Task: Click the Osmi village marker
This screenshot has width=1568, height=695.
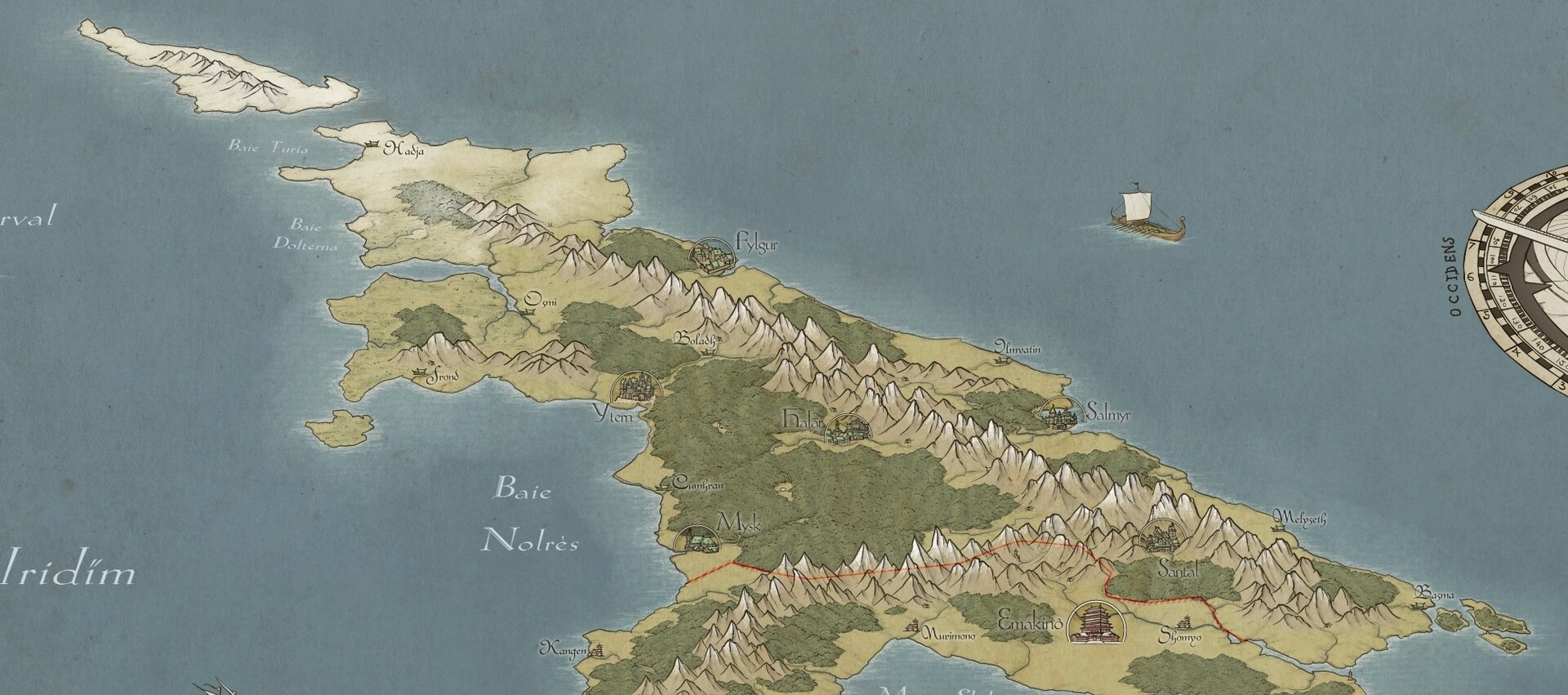Action: tap(524, 311)
